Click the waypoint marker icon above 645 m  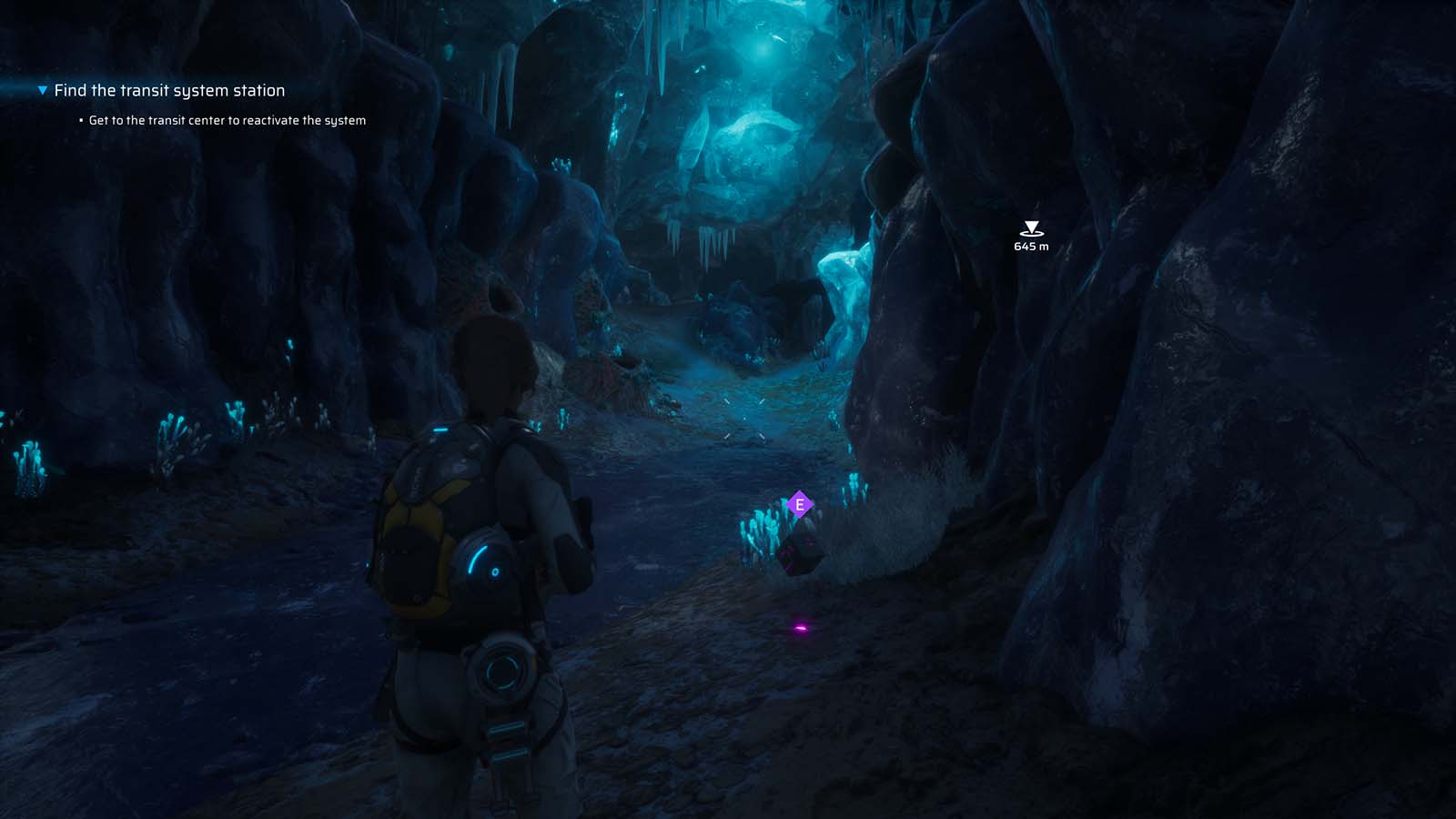click(1031, 227)
